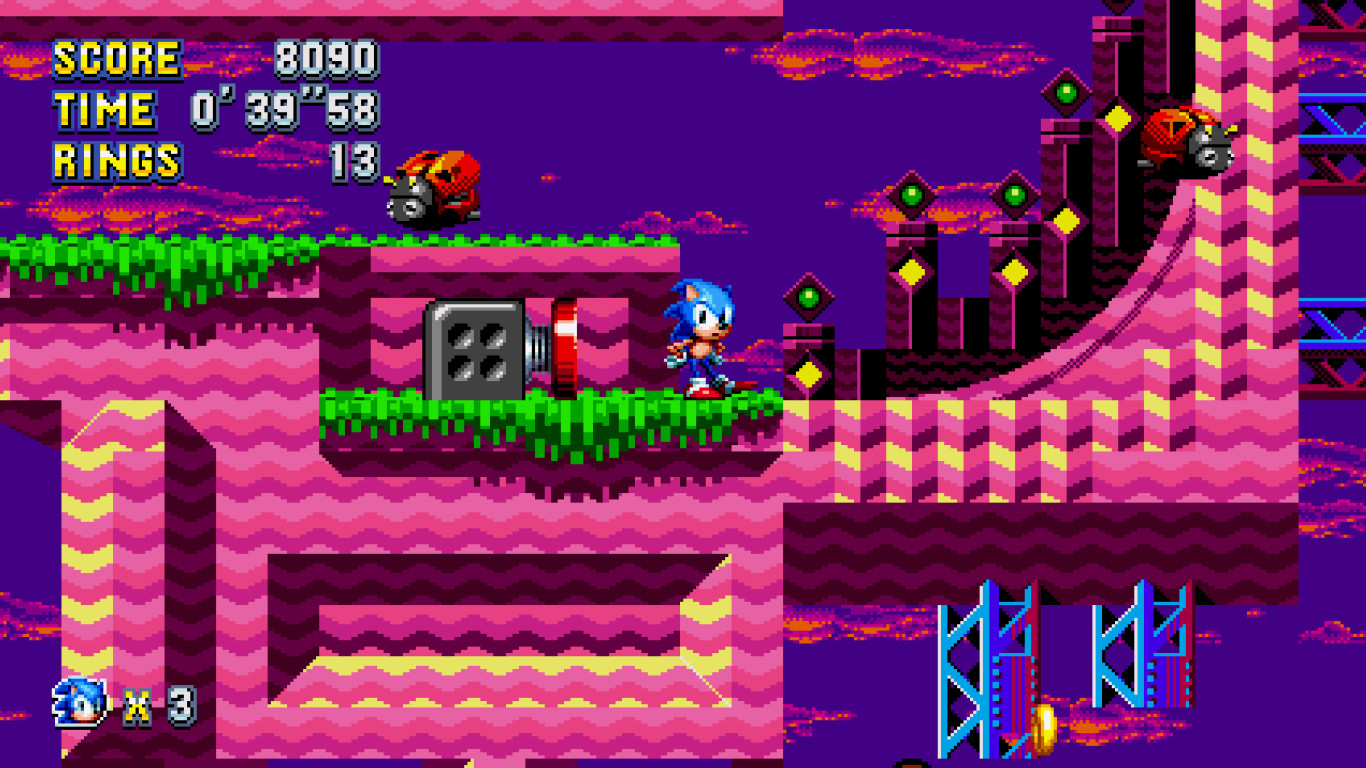
Task: Click the green diamond atop the right curve
Action: 1067,91
